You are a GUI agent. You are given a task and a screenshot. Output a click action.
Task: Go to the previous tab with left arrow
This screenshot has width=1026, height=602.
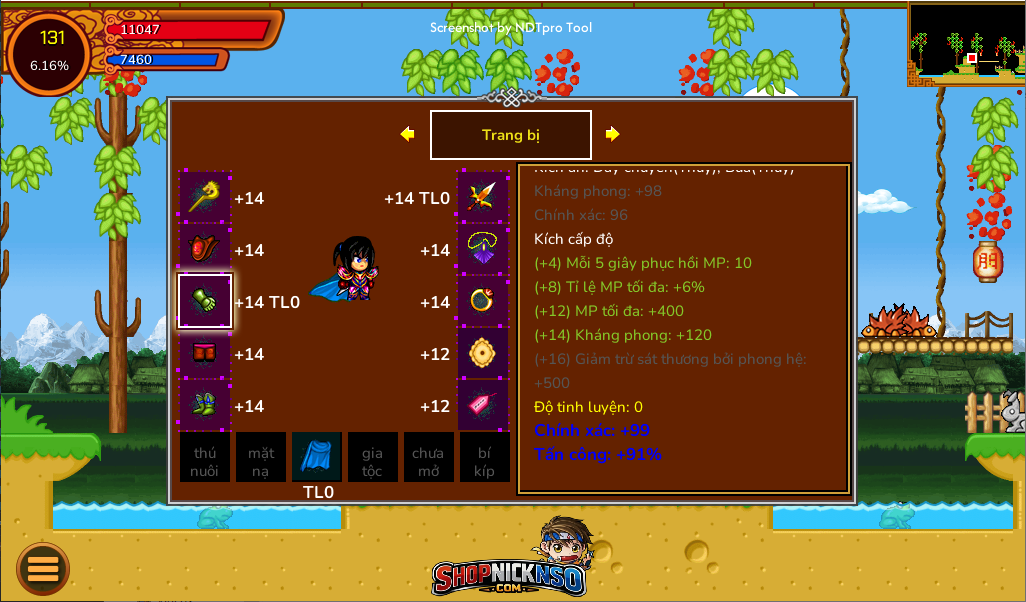tap(407, 134)
